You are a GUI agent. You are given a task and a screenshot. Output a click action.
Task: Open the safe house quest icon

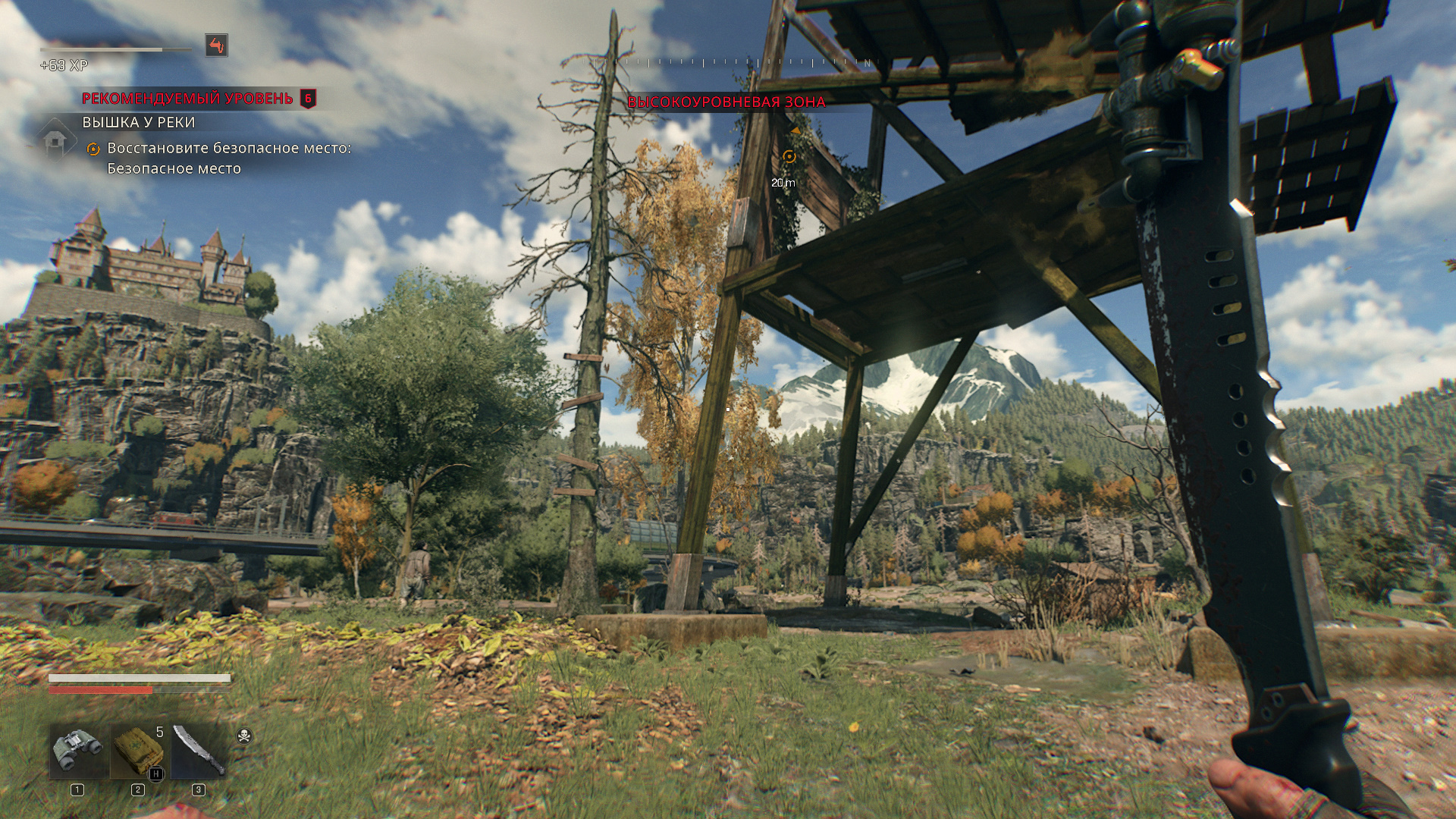55,140
